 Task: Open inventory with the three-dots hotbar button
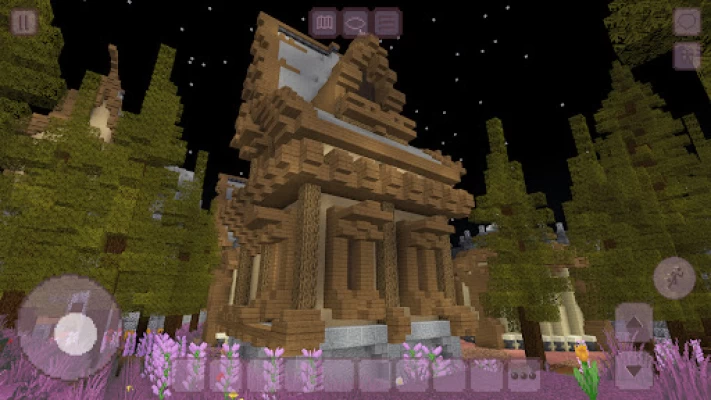coord(523,375)
